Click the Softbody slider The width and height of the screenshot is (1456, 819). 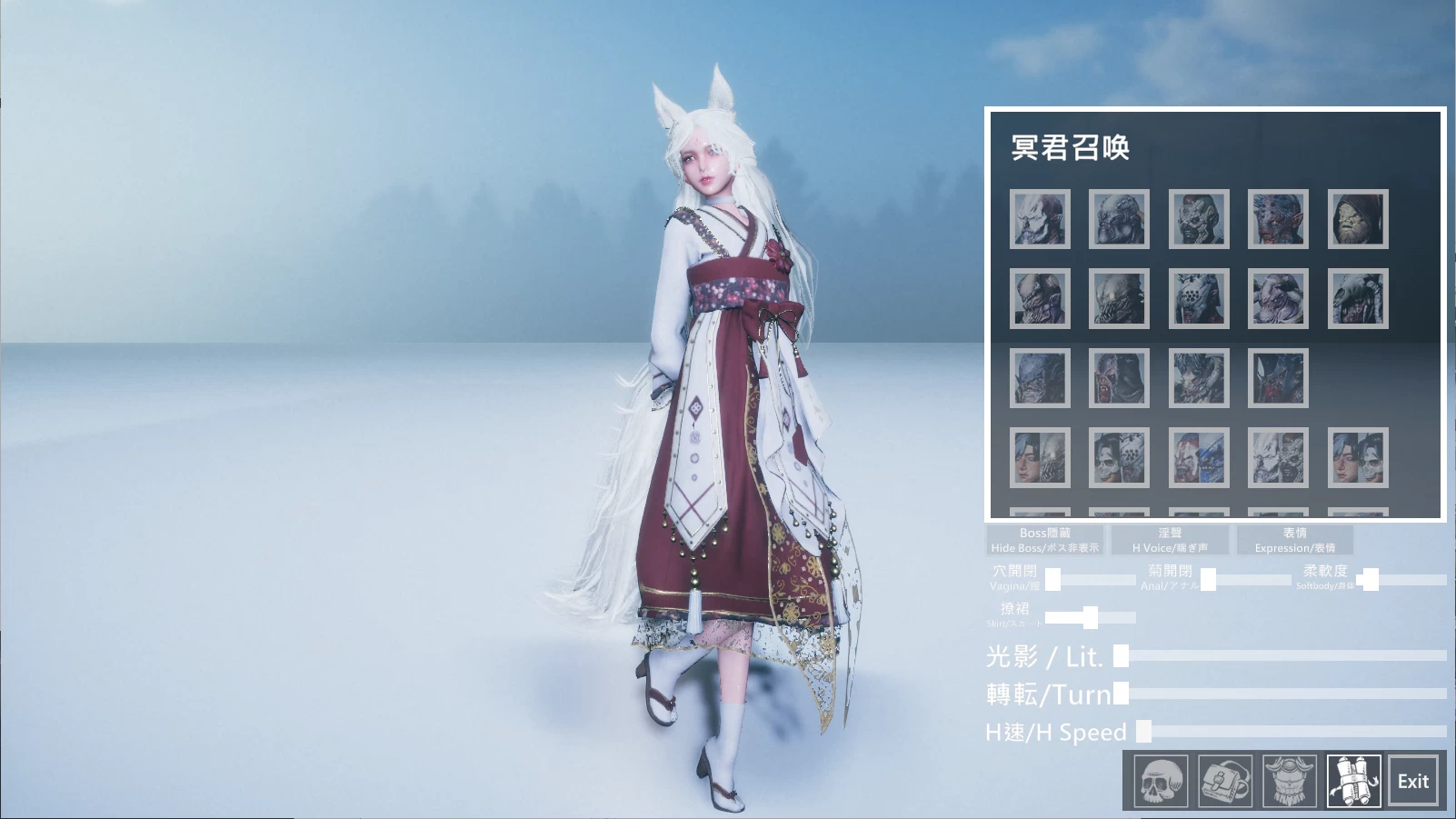(1370, 579)
